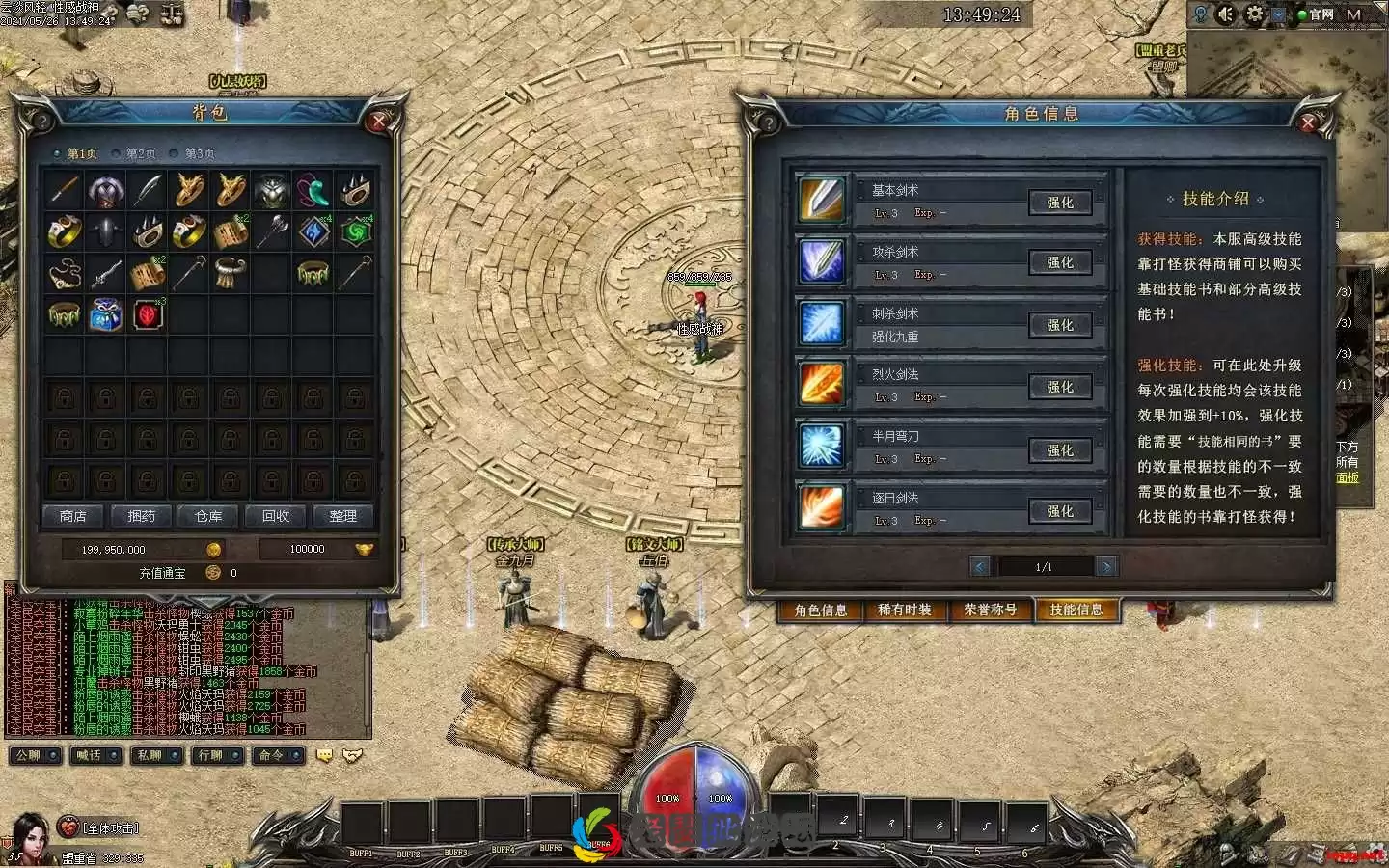Pick the teal jade pendant necklace slot
1389x868 pixels.
pyautogui.click(x=313, y=191)
